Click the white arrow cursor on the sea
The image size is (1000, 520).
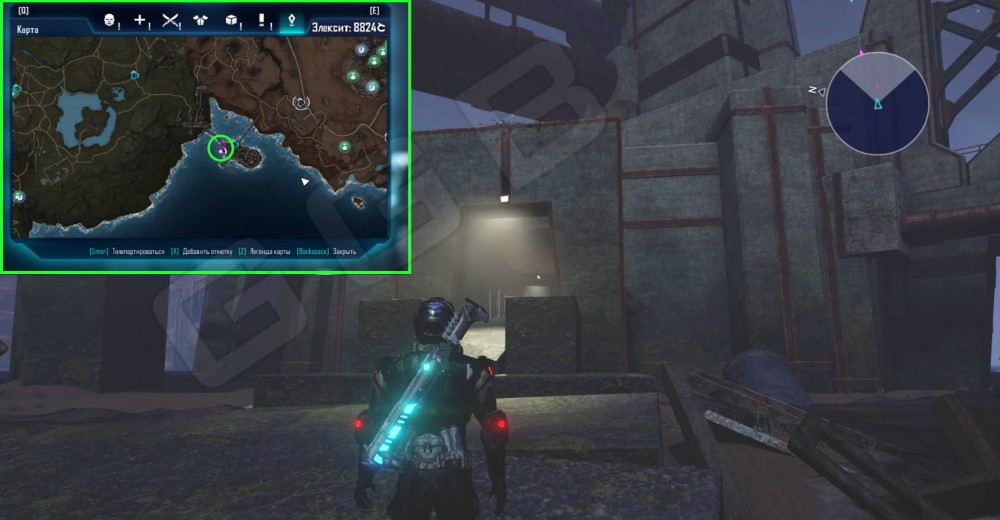point(306,181)
